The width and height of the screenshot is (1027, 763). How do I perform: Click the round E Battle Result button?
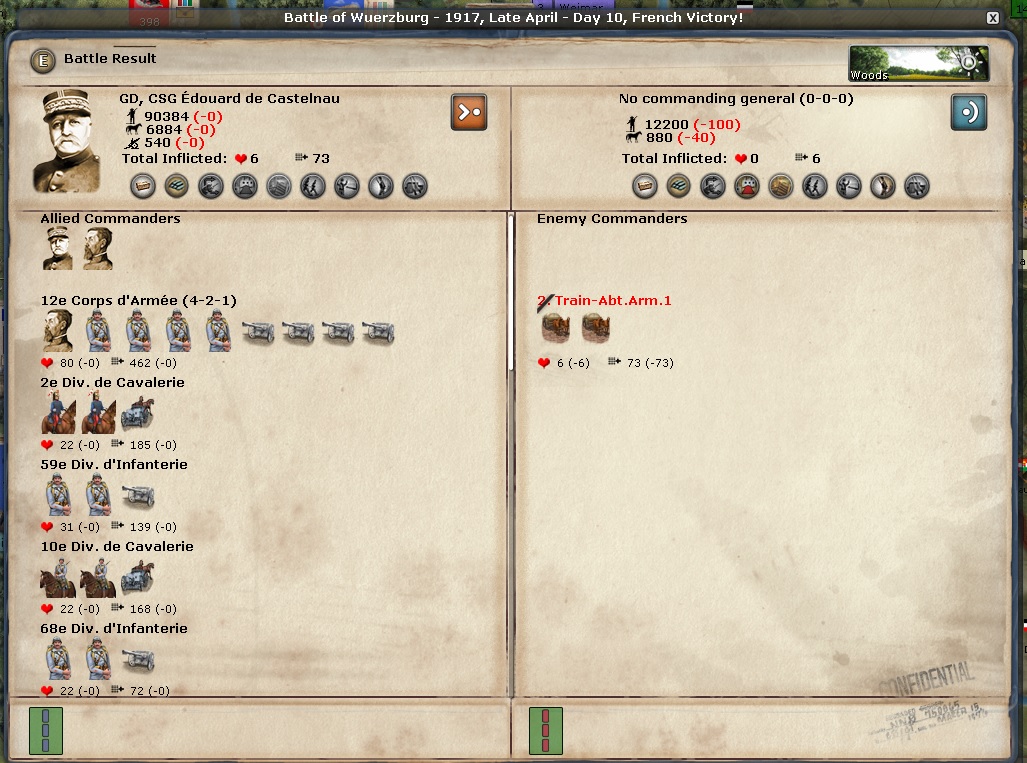(x=42, y=59)
